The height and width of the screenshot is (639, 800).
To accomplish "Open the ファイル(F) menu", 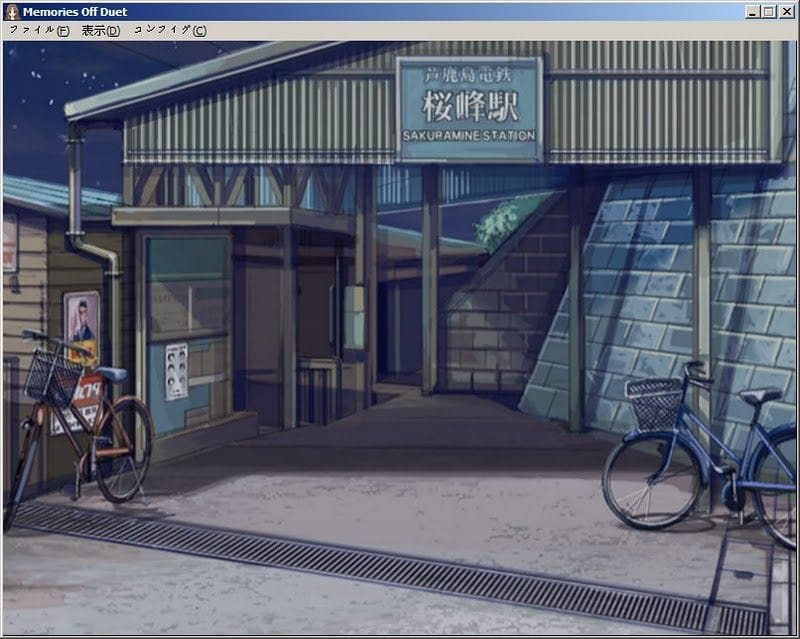I will [39, 30].
